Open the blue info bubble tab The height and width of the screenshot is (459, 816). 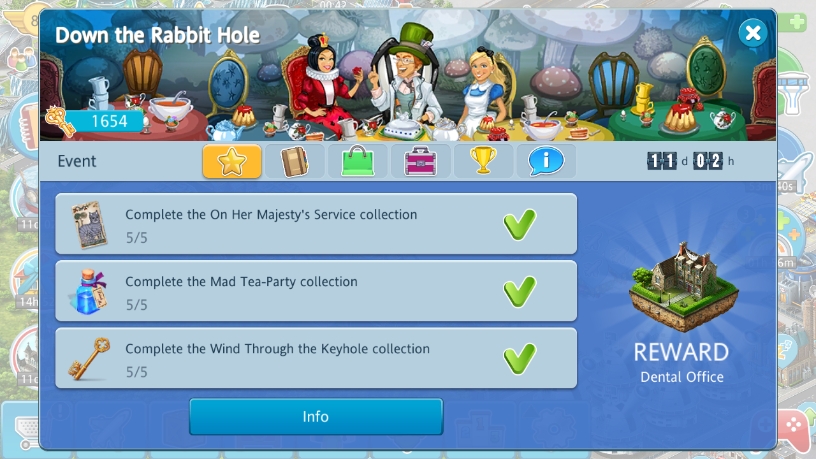click(545, 161)
